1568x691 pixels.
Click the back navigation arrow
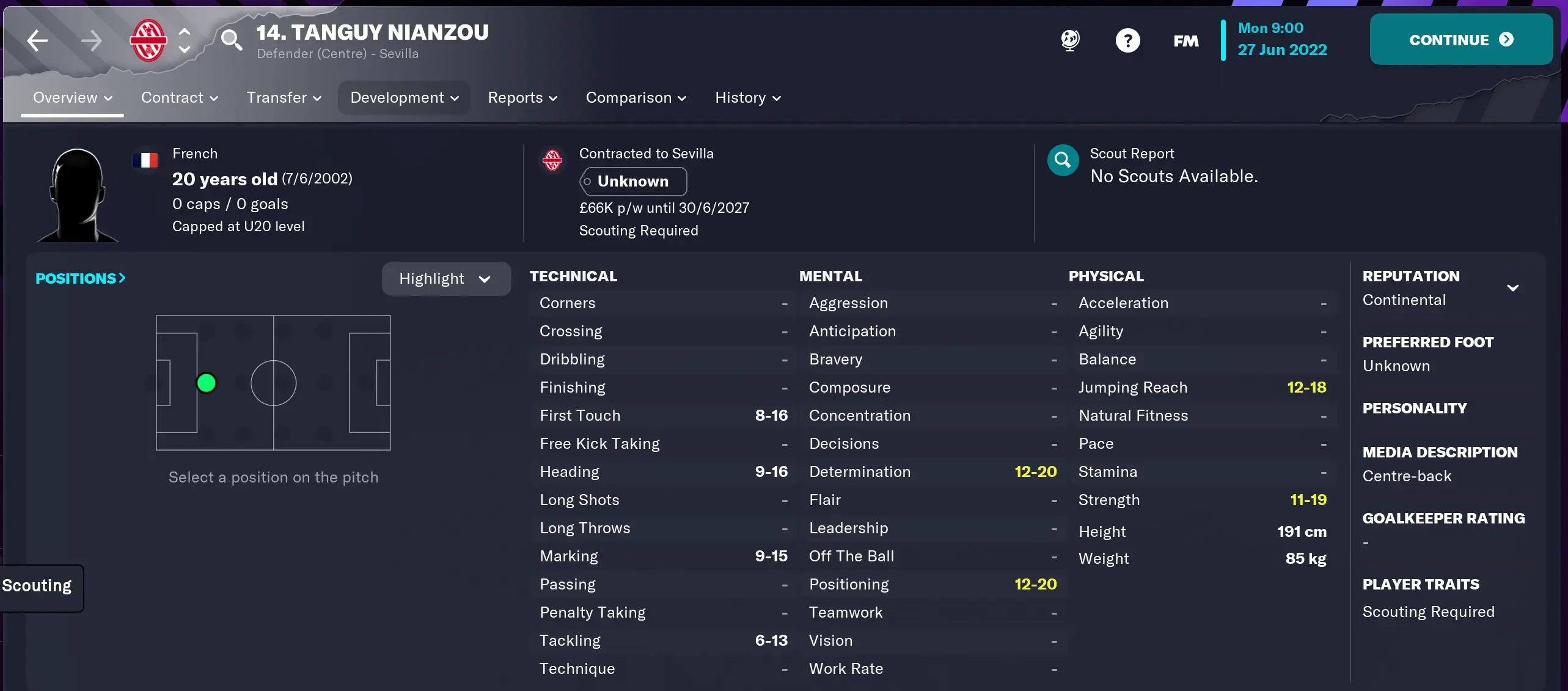coord(37,40)
